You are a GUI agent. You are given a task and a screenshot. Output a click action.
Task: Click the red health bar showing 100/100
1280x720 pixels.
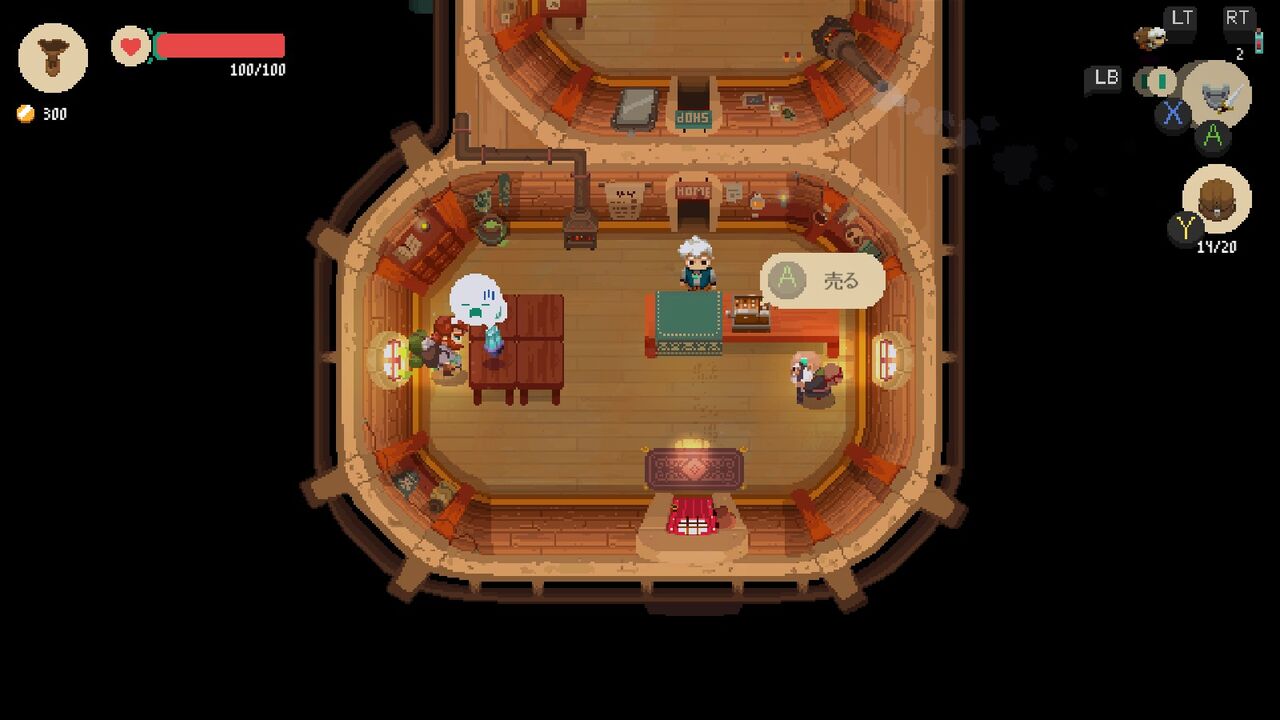(x=220, y=45)
